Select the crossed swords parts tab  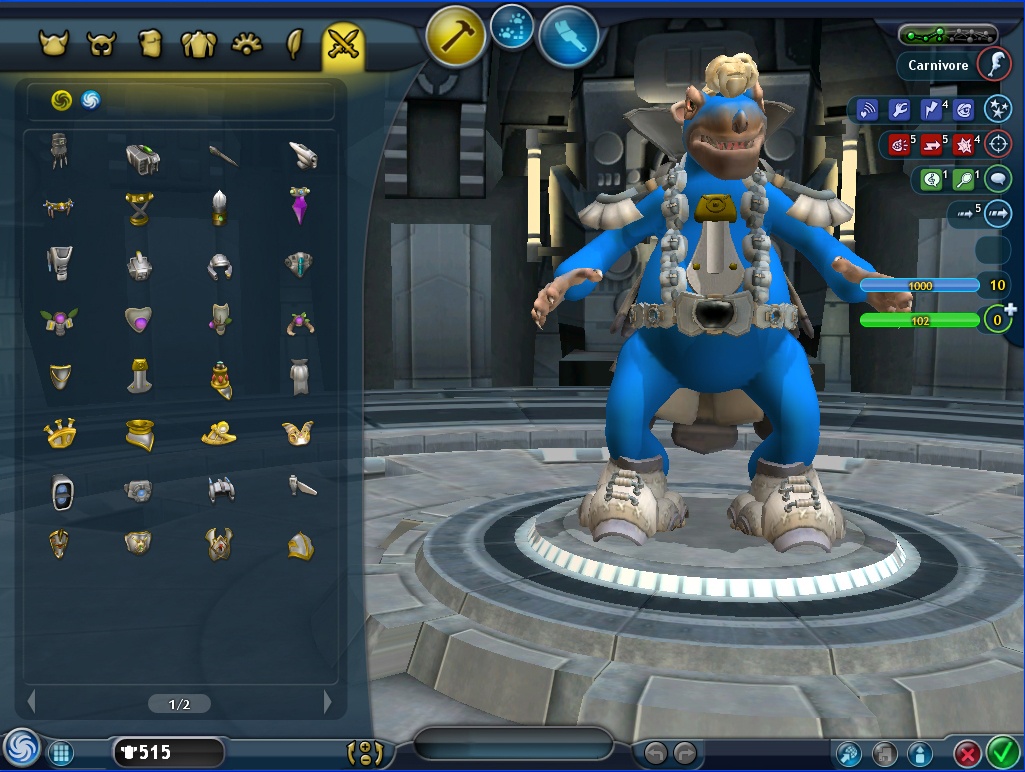(x=343, y=44)
